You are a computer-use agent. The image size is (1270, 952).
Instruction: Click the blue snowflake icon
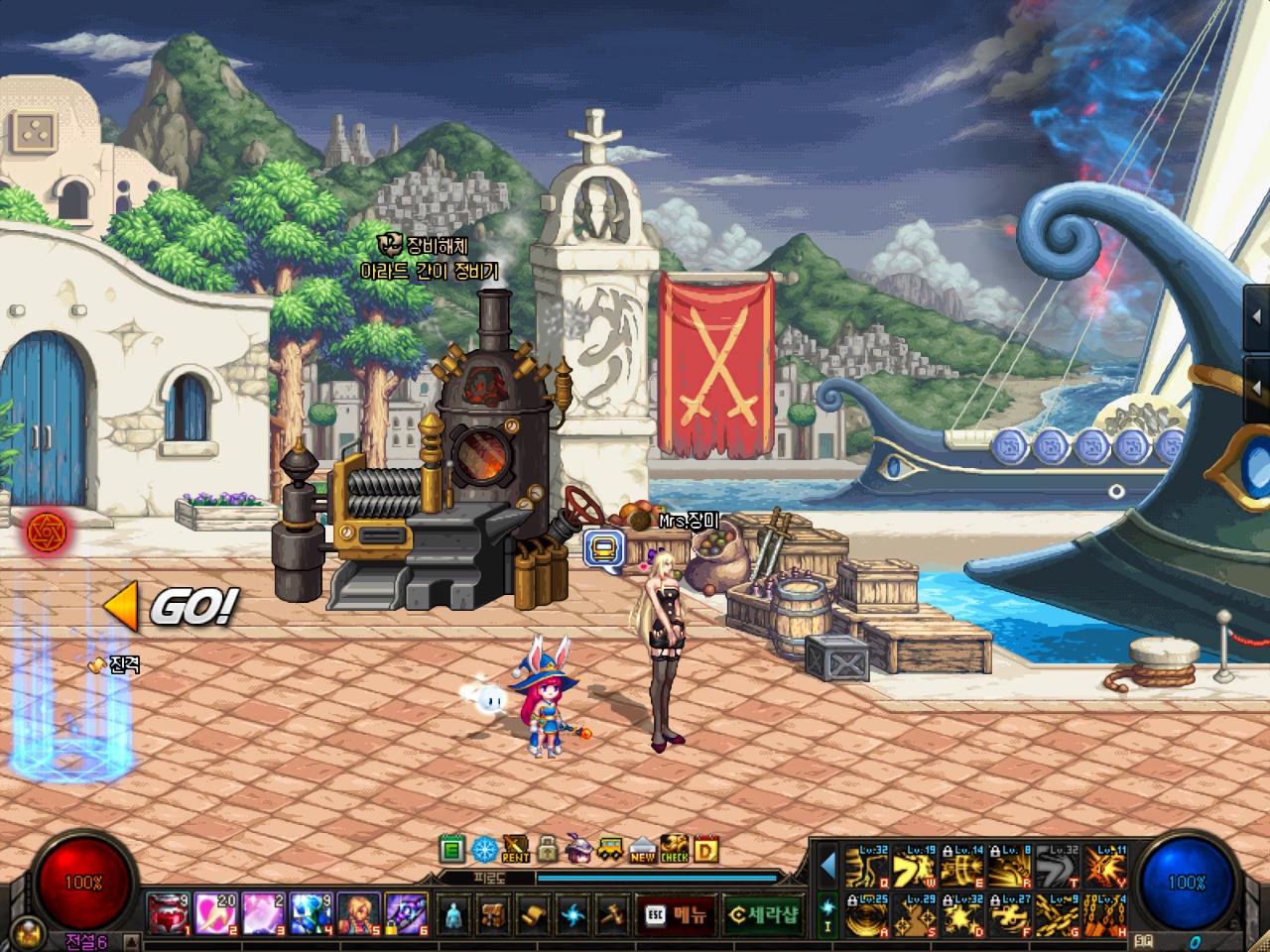tap(484, 850)
